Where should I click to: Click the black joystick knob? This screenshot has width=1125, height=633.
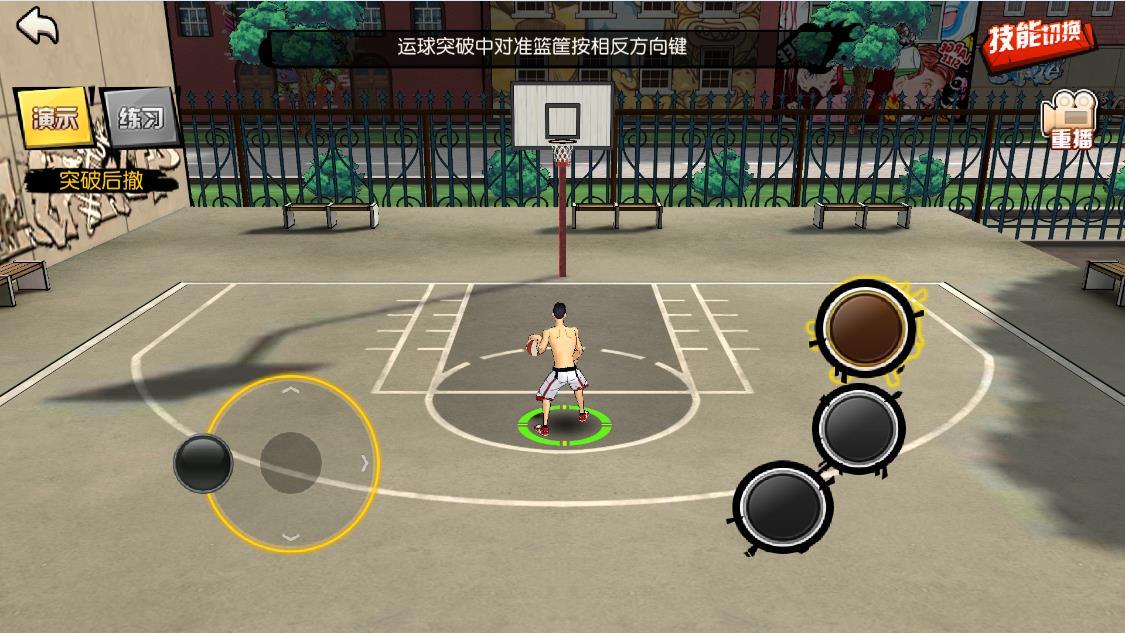coord(203,463)
